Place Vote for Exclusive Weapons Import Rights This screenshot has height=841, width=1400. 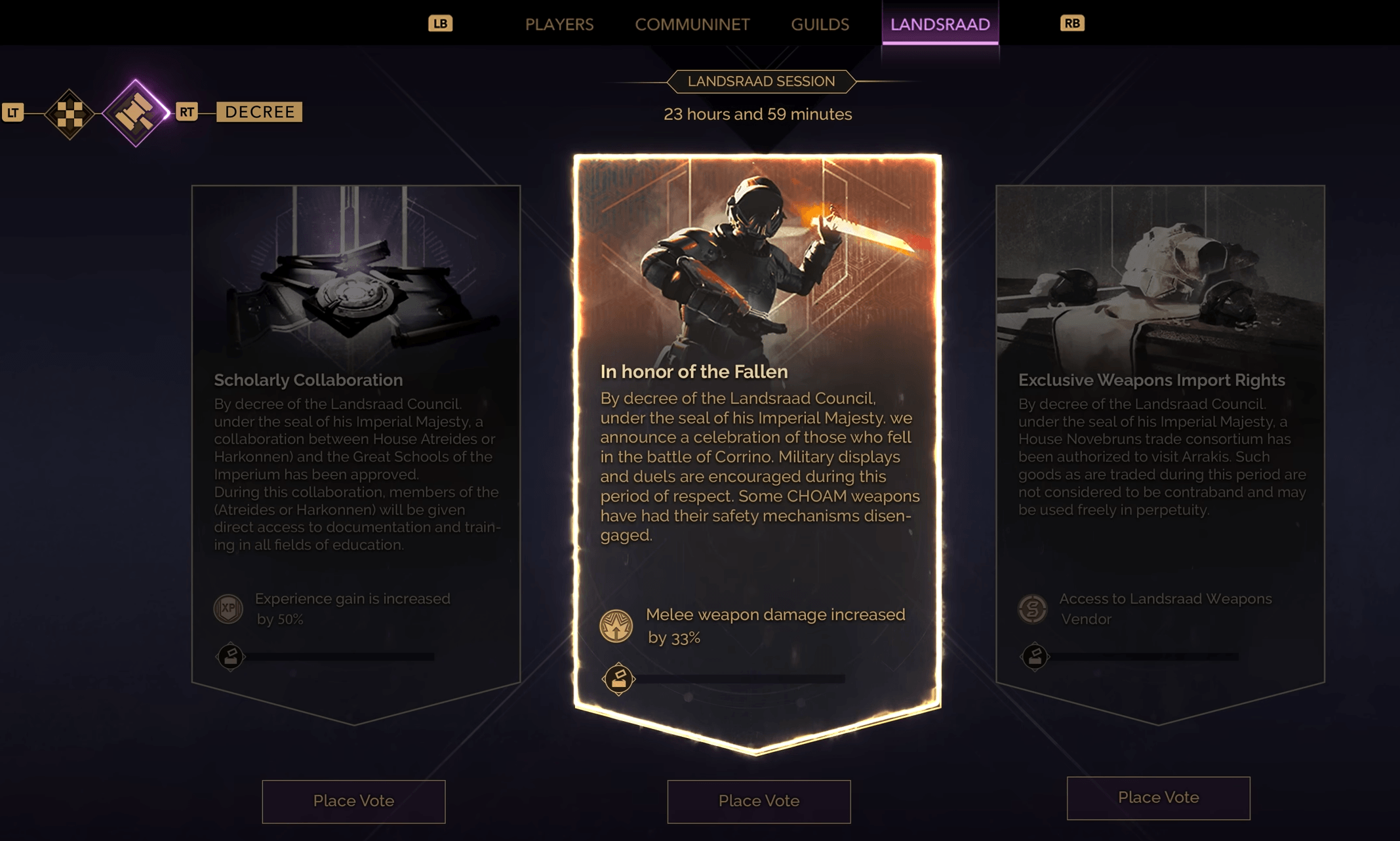point(1157,798)
